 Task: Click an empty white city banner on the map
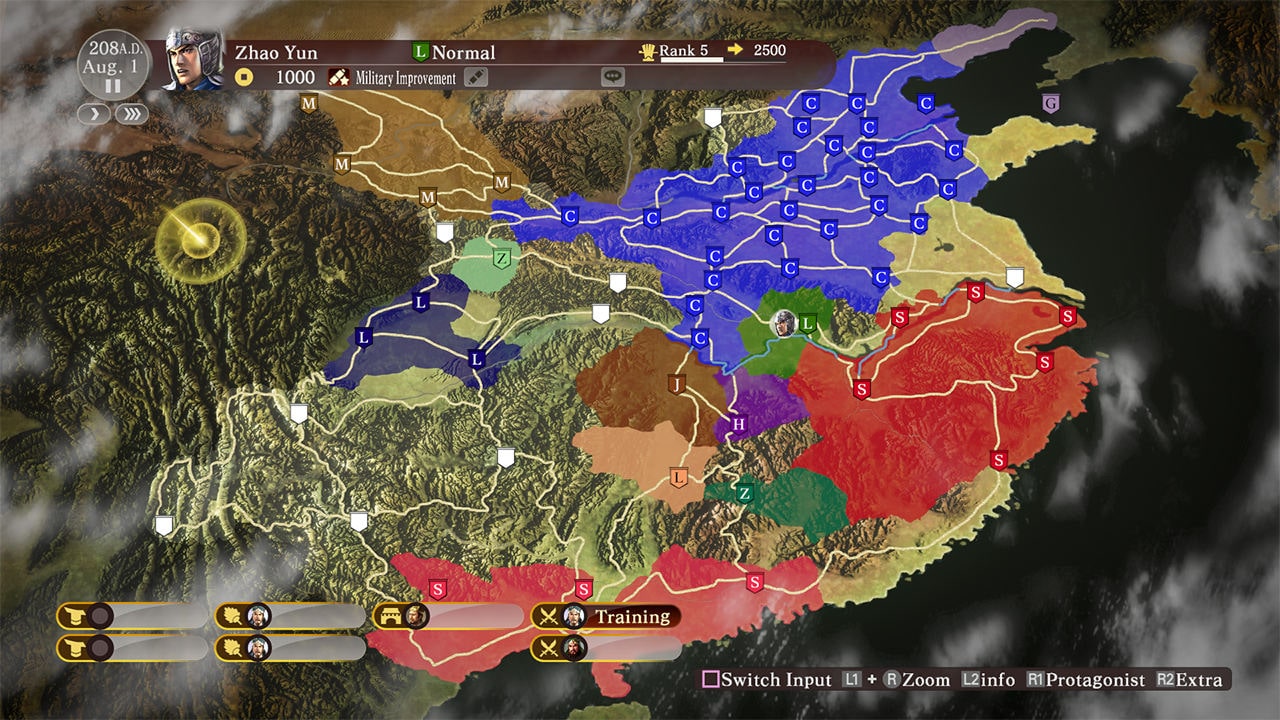(x=715, y=116)
